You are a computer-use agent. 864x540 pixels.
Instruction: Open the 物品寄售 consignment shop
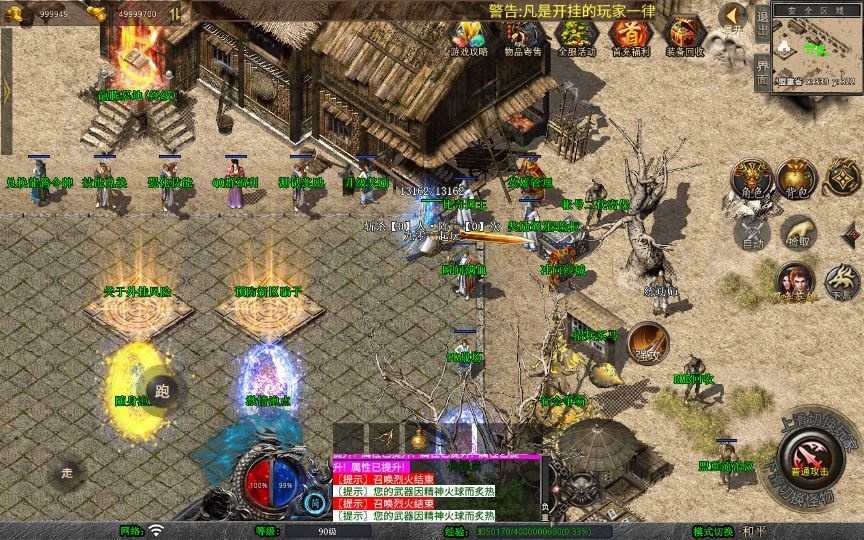pos(523,36)
